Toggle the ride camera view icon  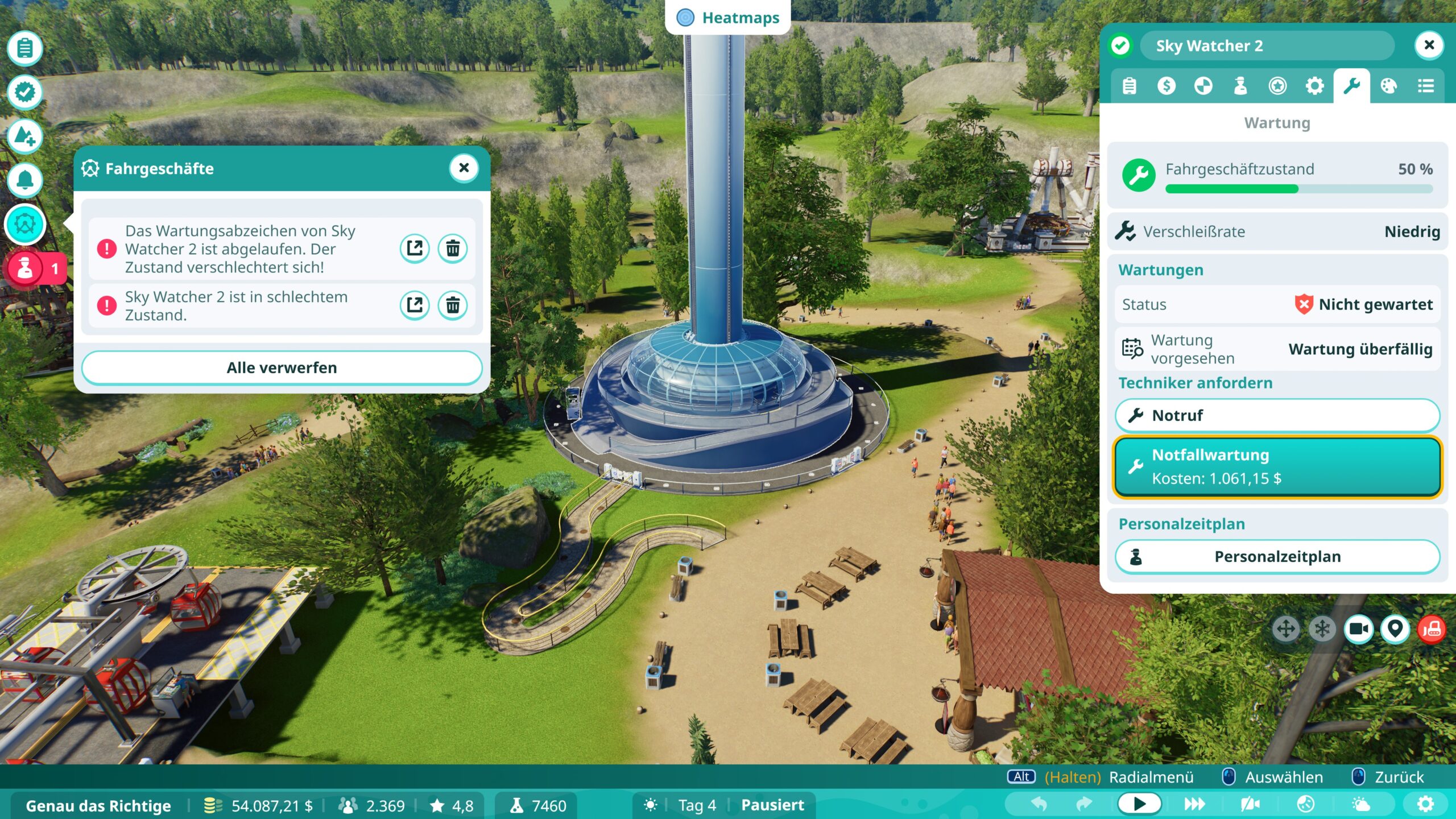[x=1359, y=629]
